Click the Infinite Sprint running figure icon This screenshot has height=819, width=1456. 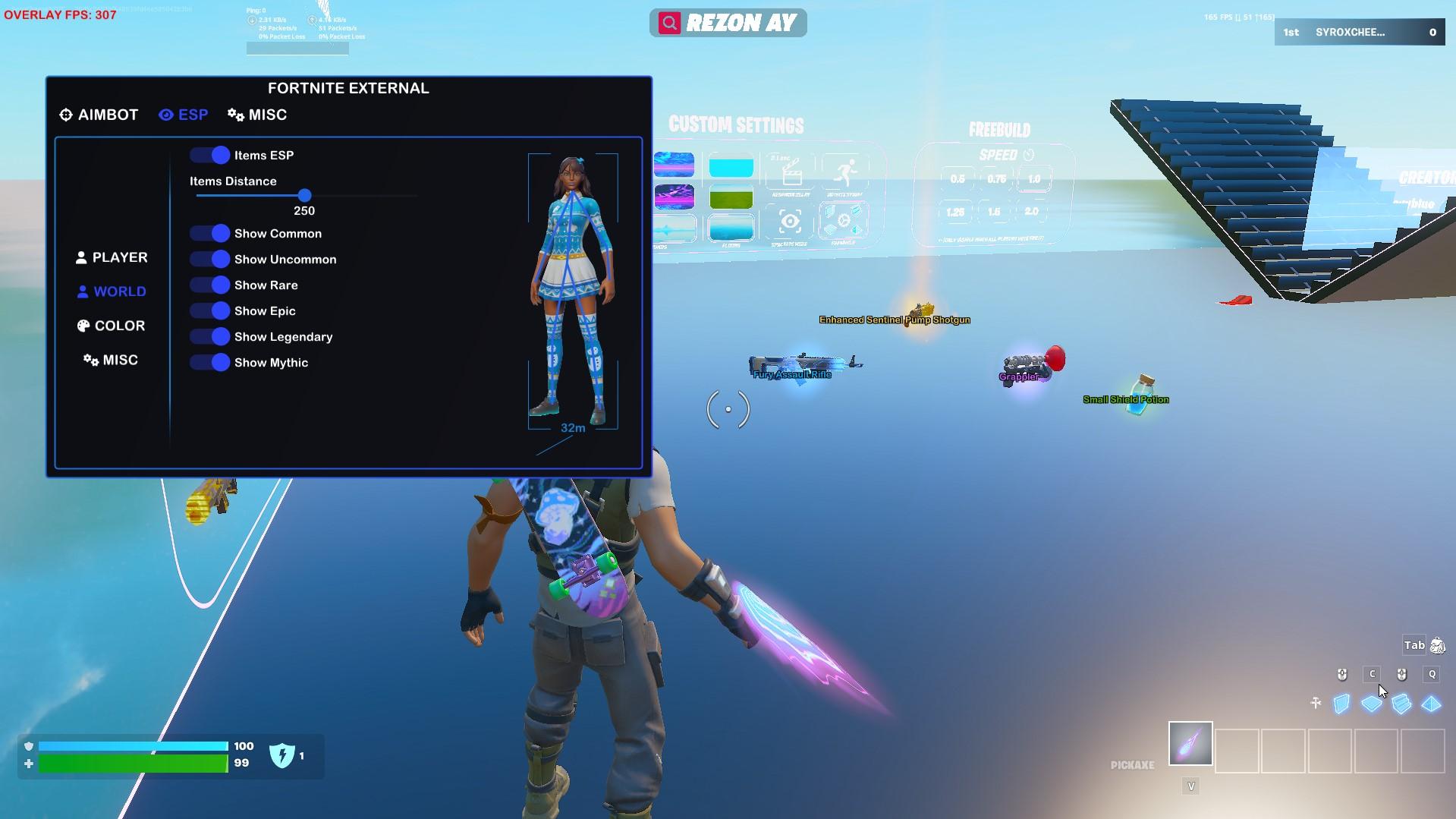pos(844,172)
